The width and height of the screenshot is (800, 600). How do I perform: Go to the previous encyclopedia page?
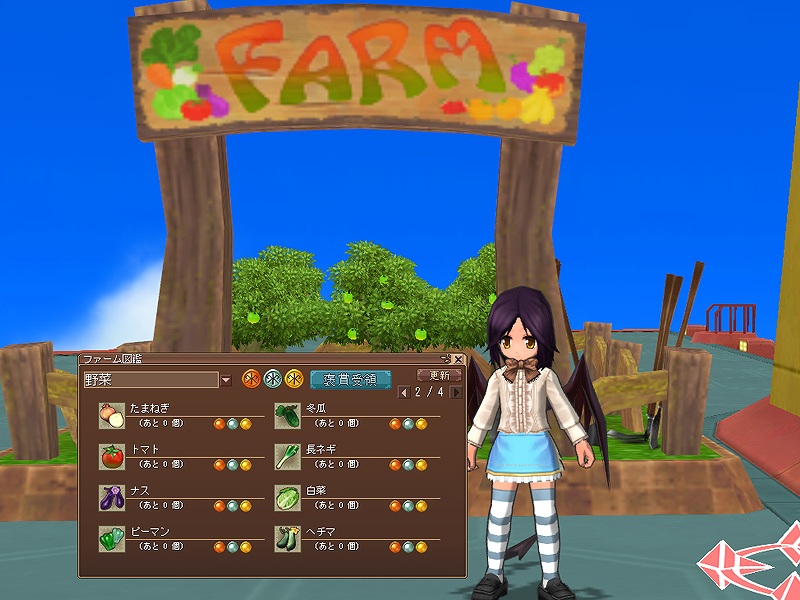tap(404, 392)
